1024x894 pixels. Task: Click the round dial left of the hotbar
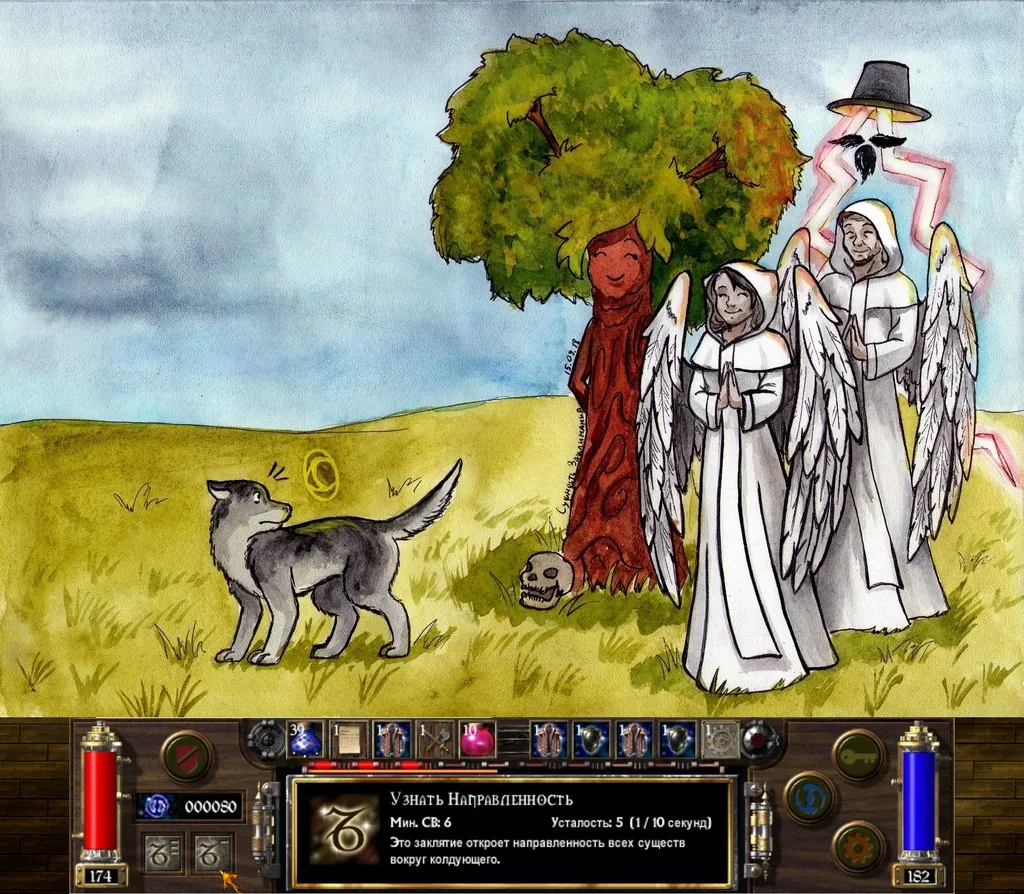(x=266, y=740)
